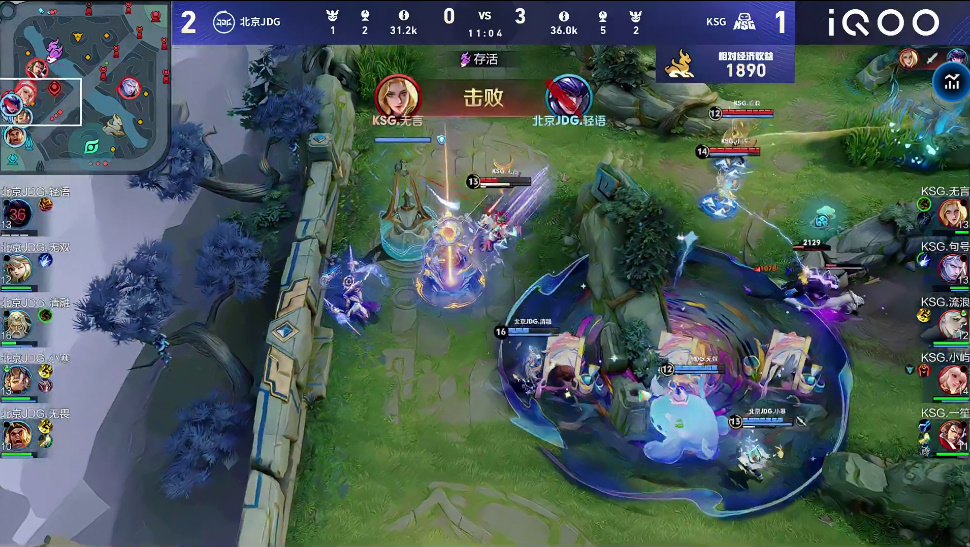Click the minimap

tap(85, 85)
